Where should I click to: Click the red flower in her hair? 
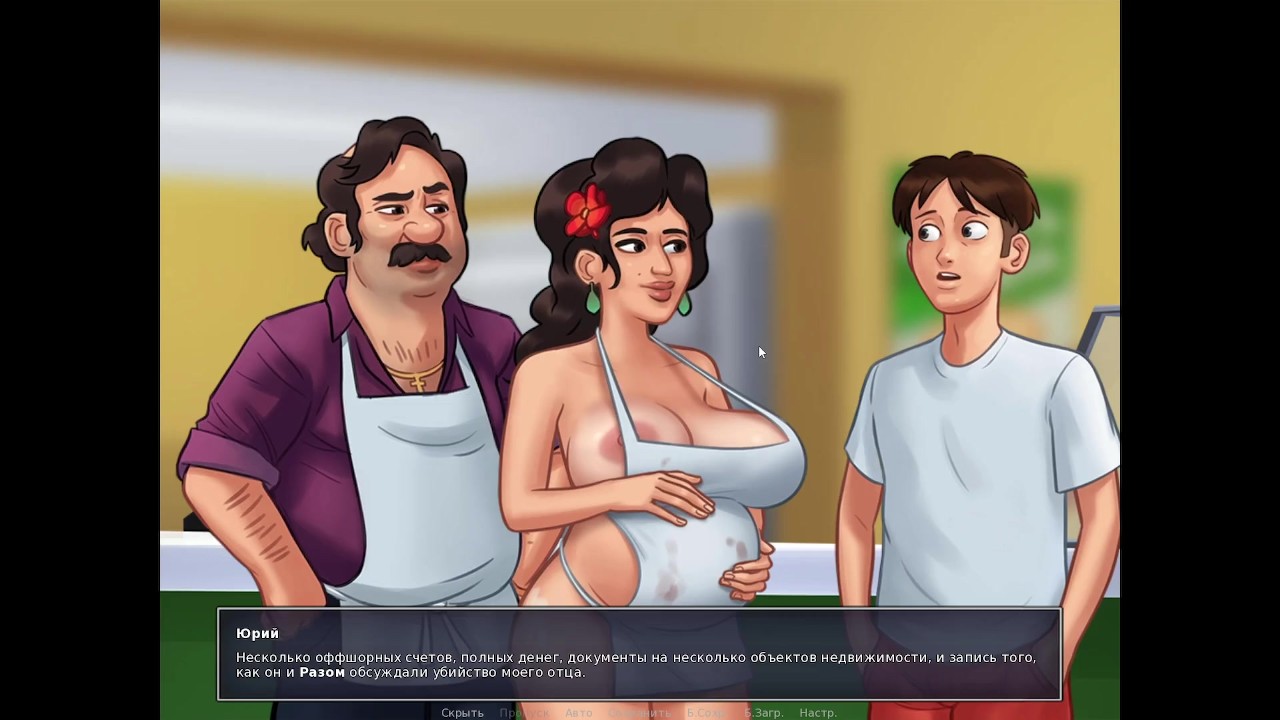585,210
